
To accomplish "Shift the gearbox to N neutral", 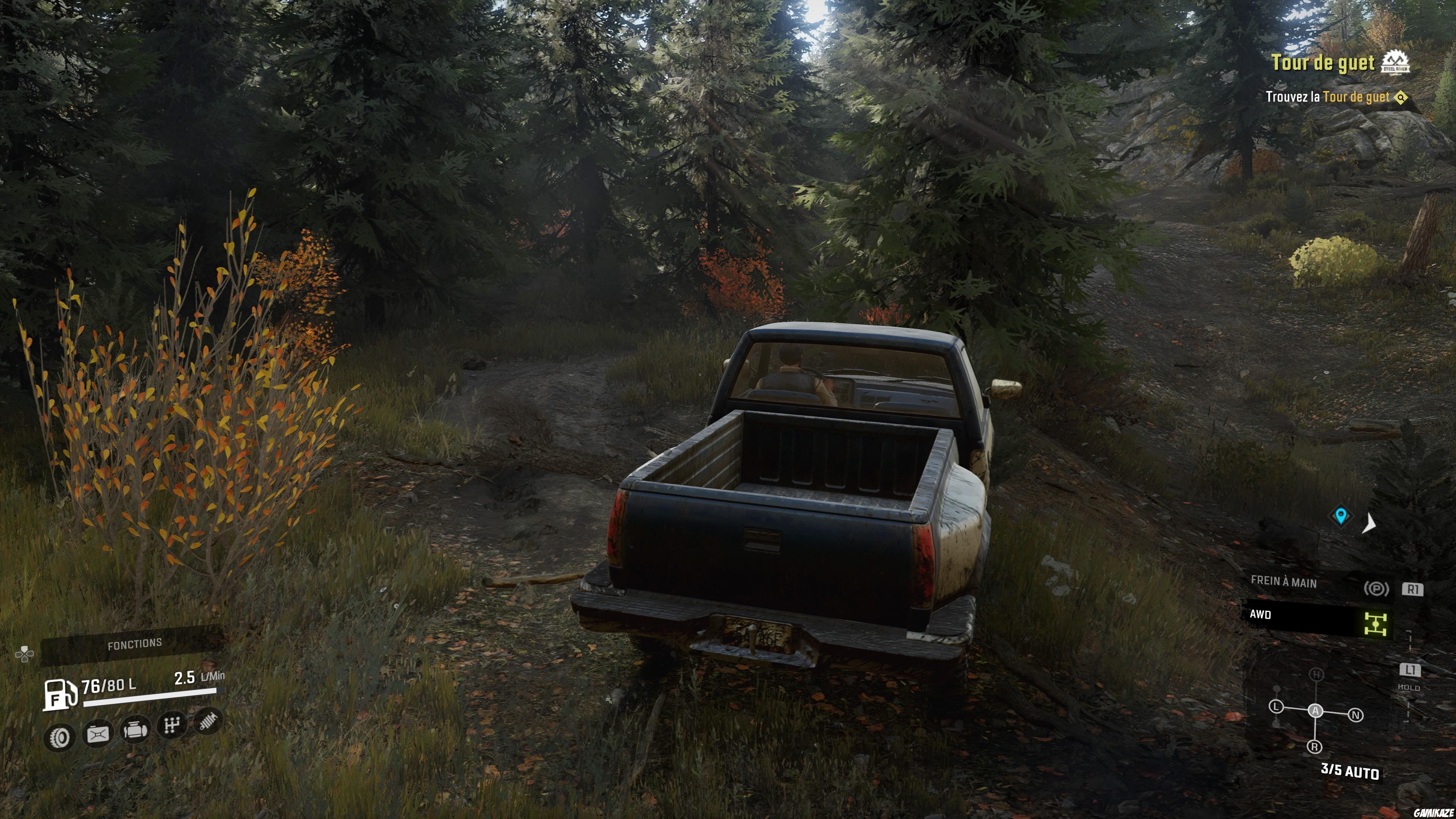I will (1356, 715).
